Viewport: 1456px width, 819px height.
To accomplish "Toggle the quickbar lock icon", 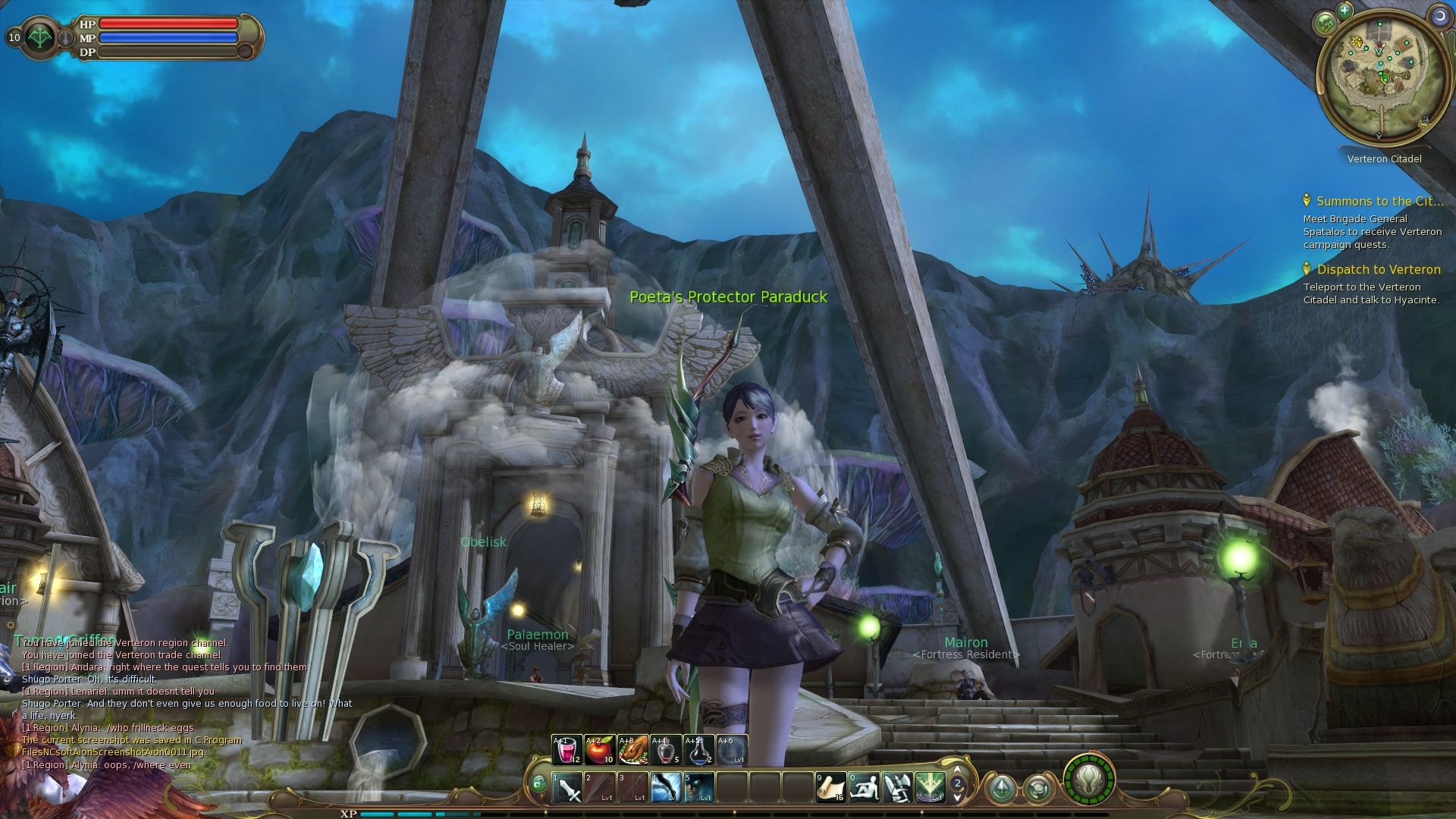I will (x=538, y=784).
